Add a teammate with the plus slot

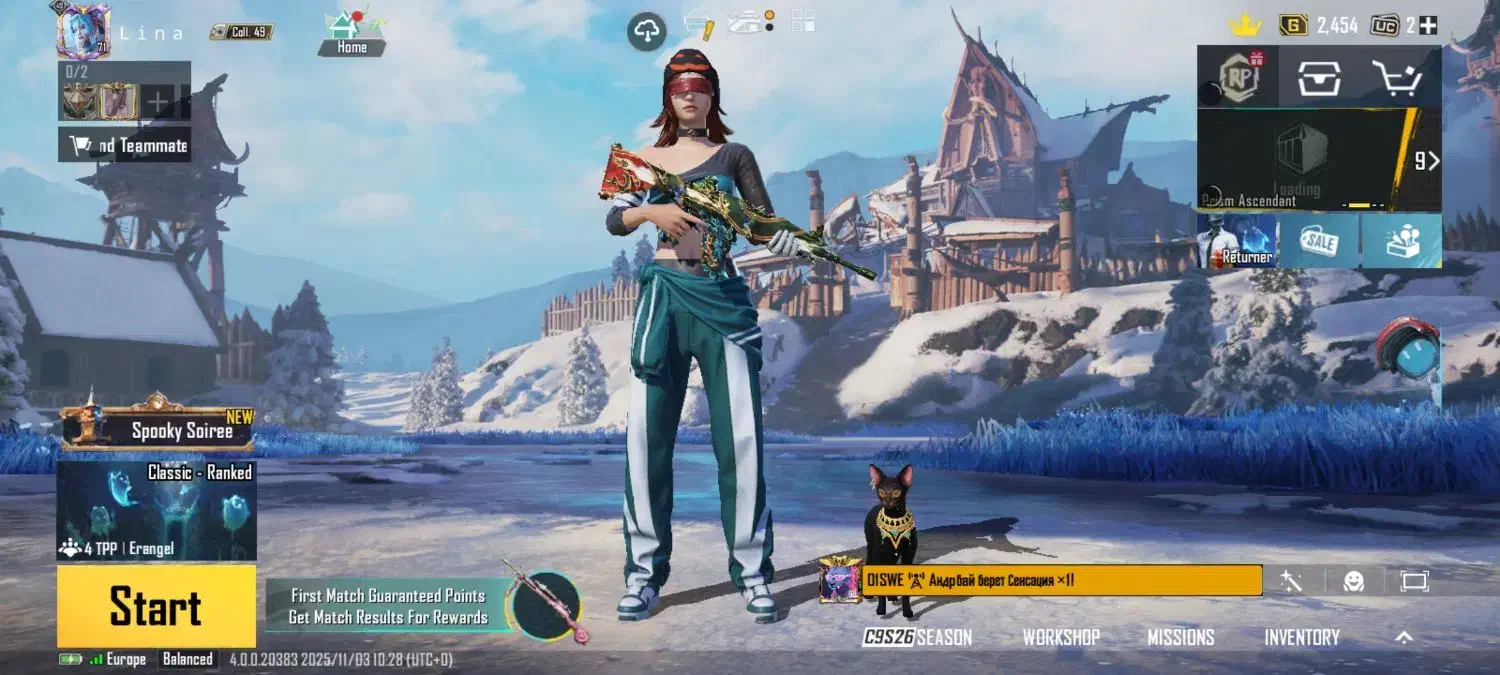tap(157, 101)
